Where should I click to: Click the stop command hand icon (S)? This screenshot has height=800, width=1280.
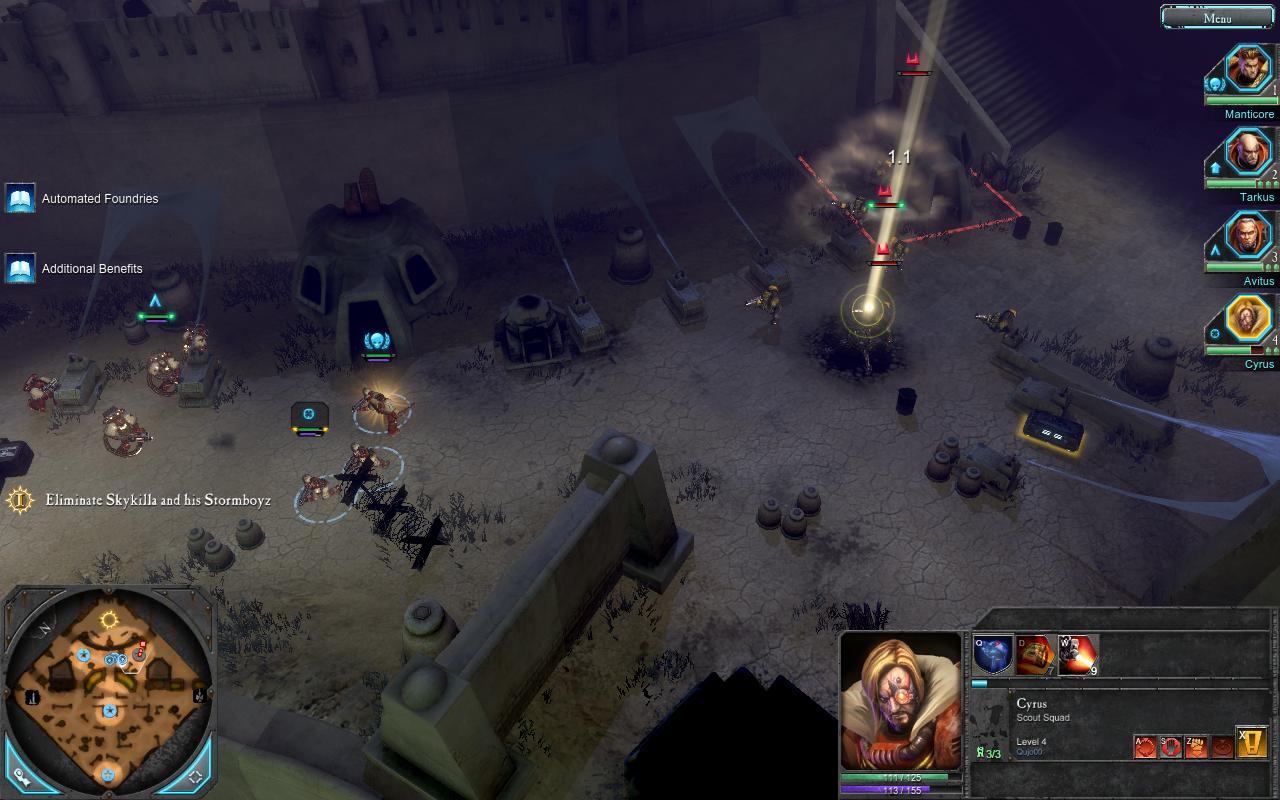(1171, 746)
